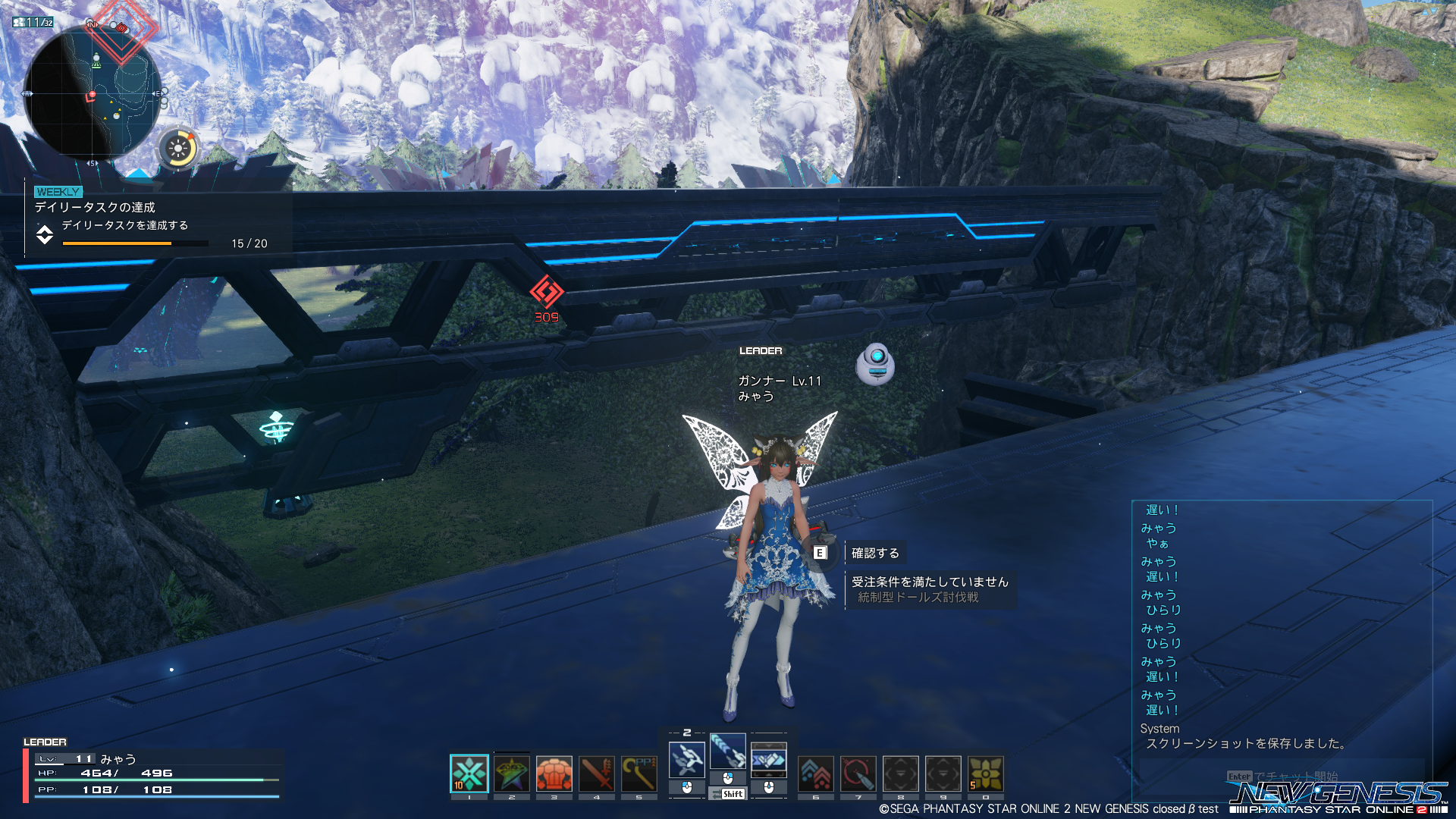
Task: Click the 確認する confirm prompt
Action: coord(874,553)
